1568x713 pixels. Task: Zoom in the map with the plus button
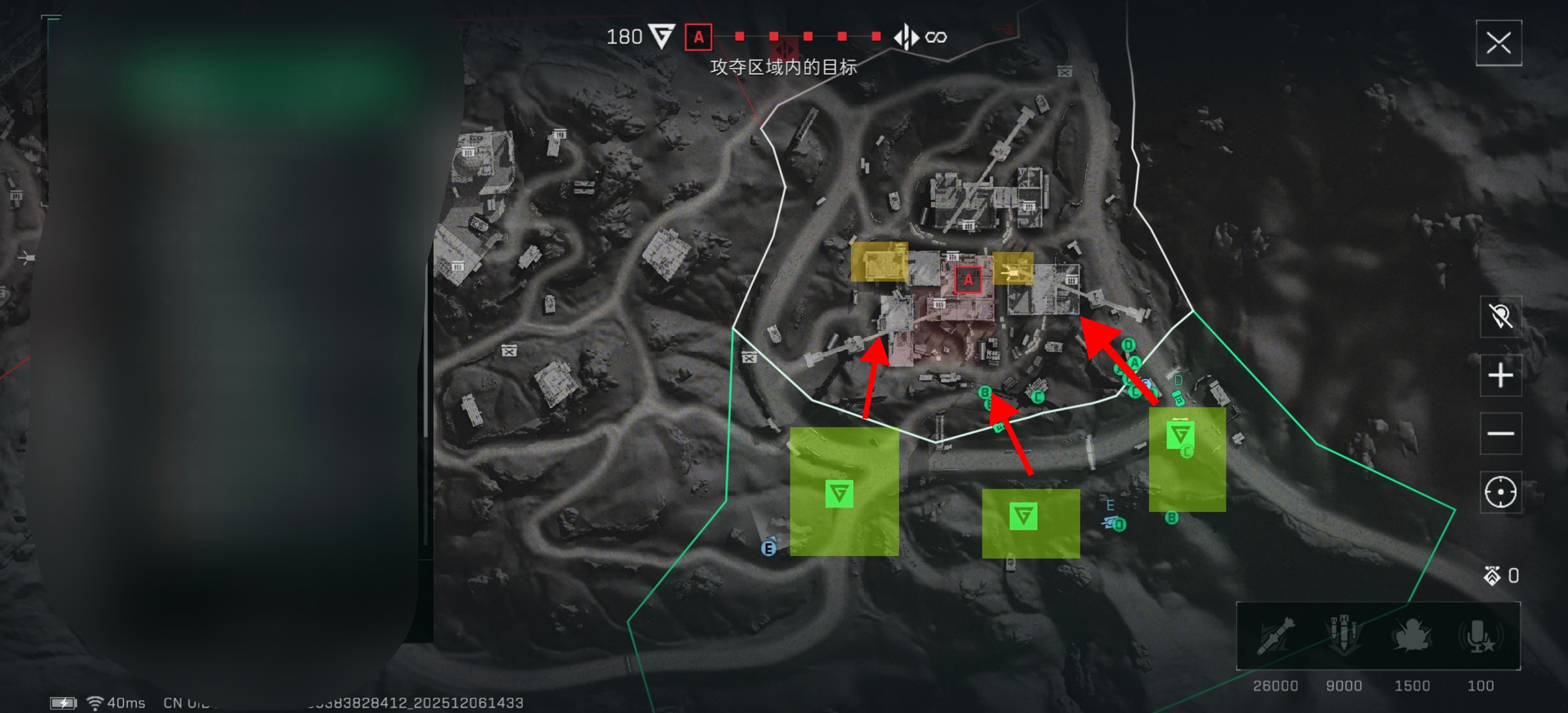click(1500, 375)
